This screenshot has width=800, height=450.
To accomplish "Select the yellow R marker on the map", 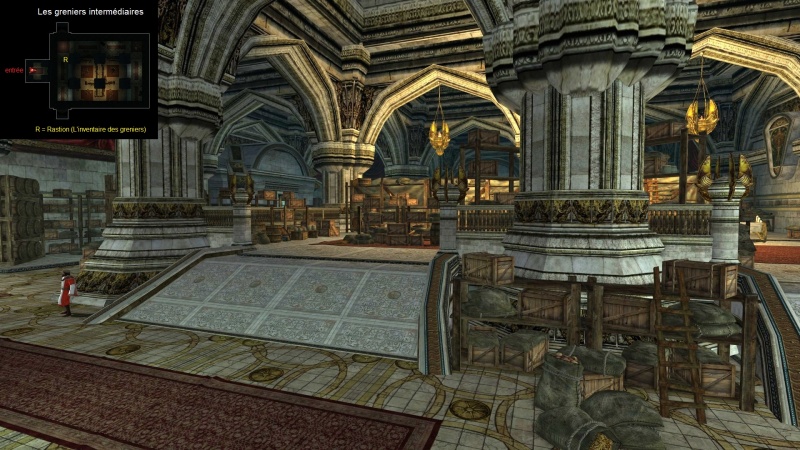I will point(65,60).
